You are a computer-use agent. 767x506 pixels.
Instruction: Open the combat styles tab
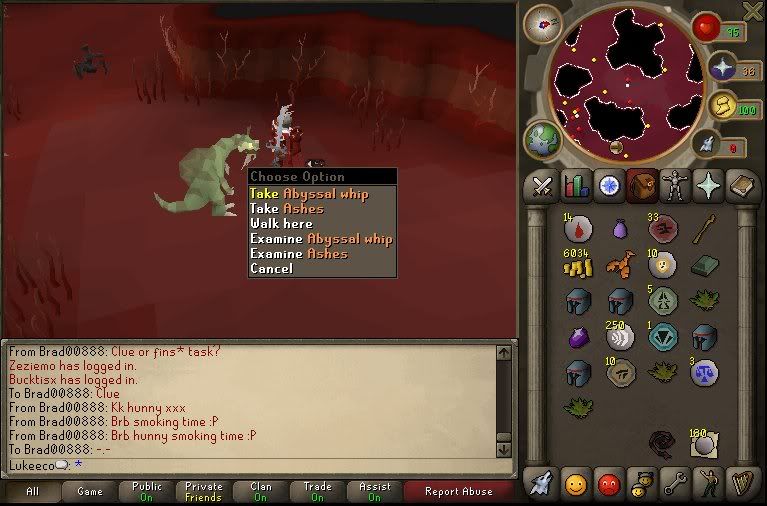pos(541,186)
